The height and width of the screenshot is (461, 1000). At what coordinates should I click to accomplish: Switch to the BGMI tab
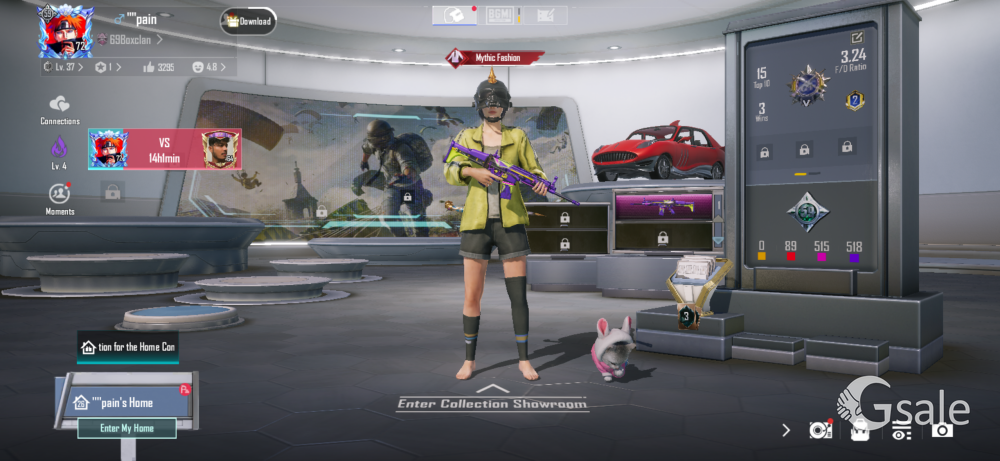[x=499, y=15]
